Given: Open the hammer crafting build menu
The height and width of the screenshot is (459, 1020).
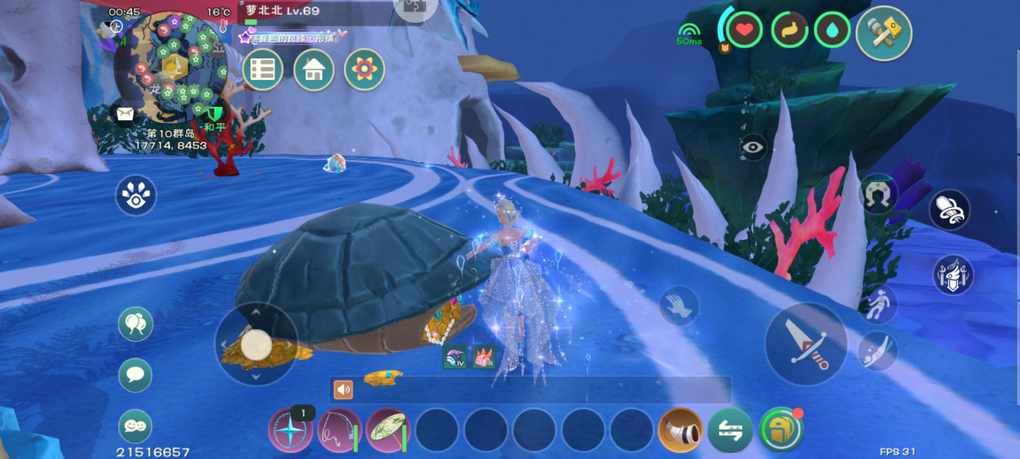Looking at the screenshot, I should (x=884, y=34).
